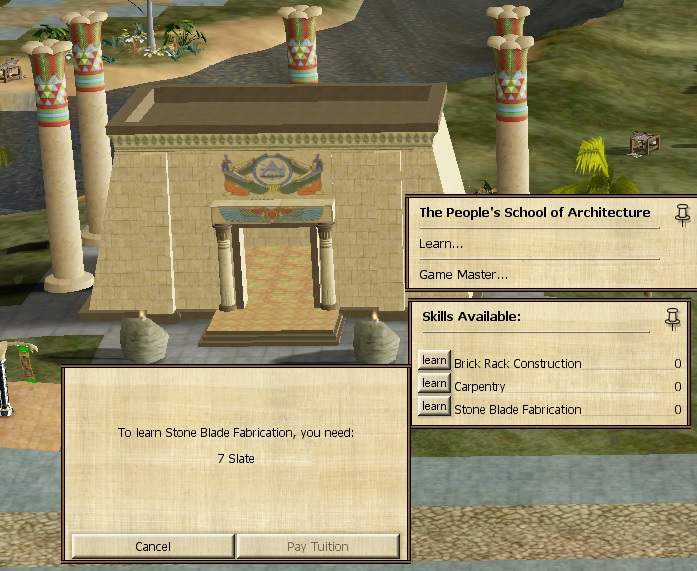Pin the Skills Available window
This screenshot has width=697, height=571.
pyautogui.click(x=672, y=318)
